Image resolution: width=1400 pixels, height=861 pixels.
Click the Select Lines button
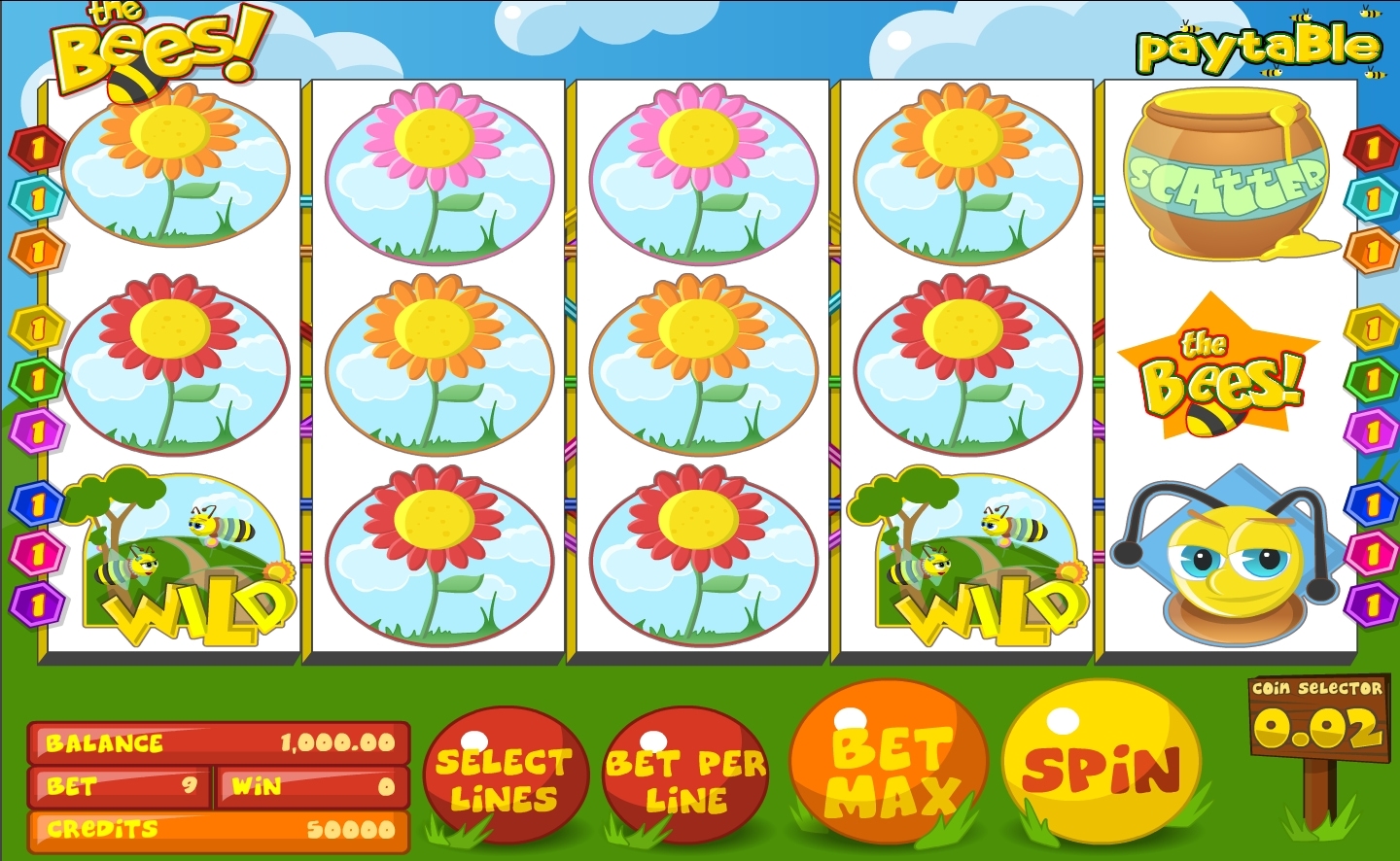(x=505, y=779)
